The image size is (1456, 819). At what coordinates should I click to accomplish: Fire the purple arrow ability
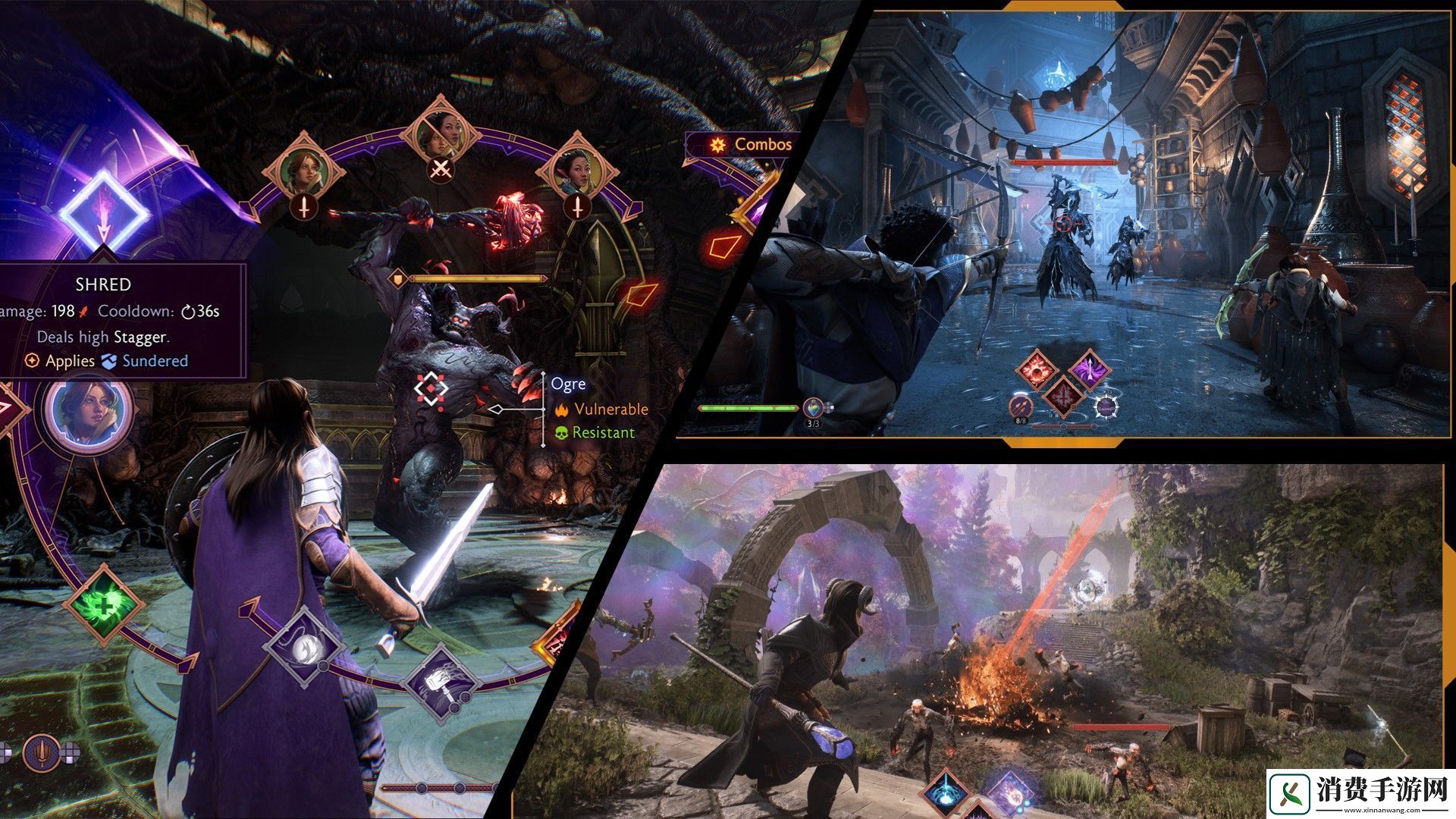point(1088,372)
